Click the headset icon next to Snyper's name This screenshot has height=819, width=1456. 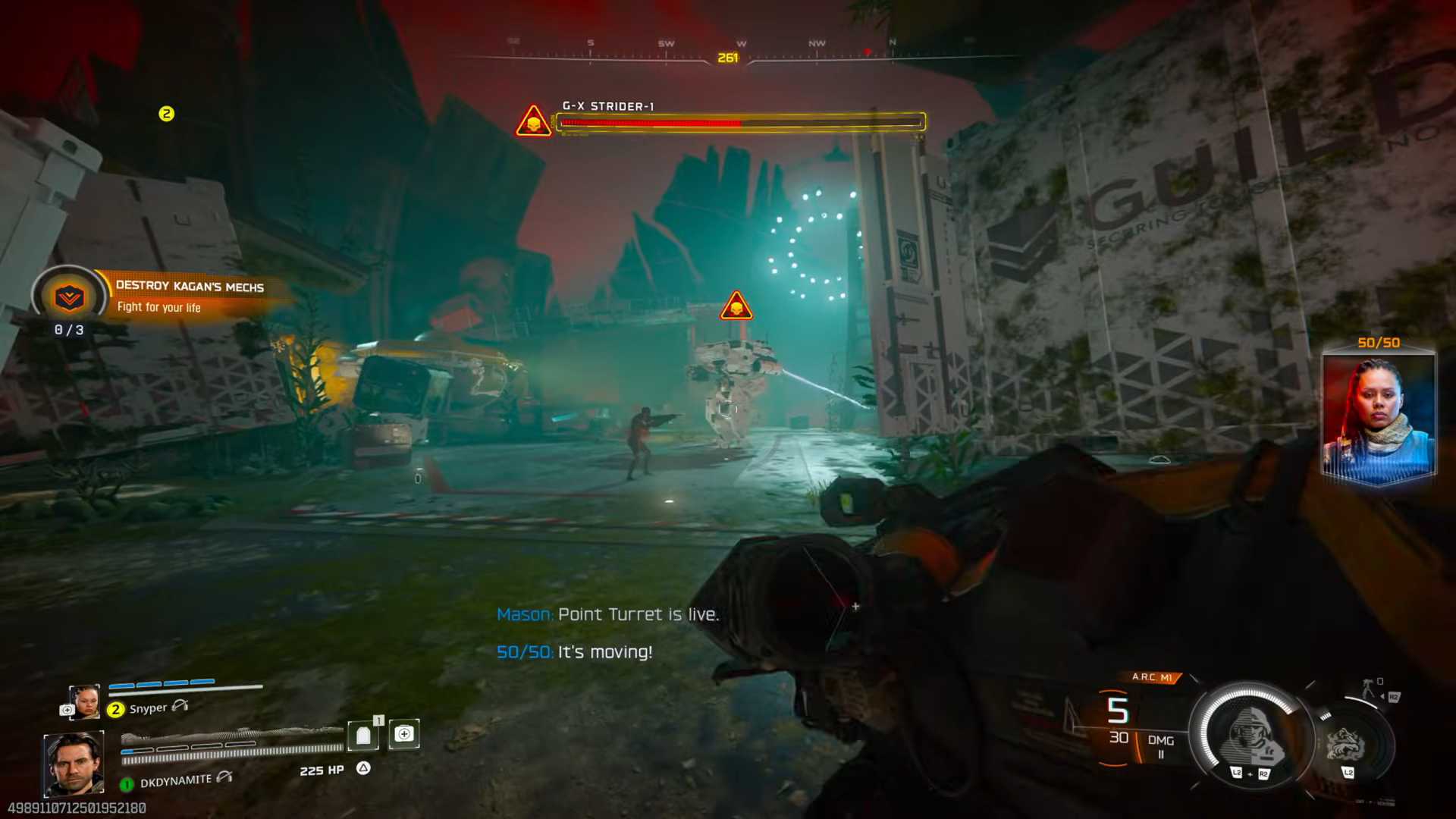click(180, 707)
